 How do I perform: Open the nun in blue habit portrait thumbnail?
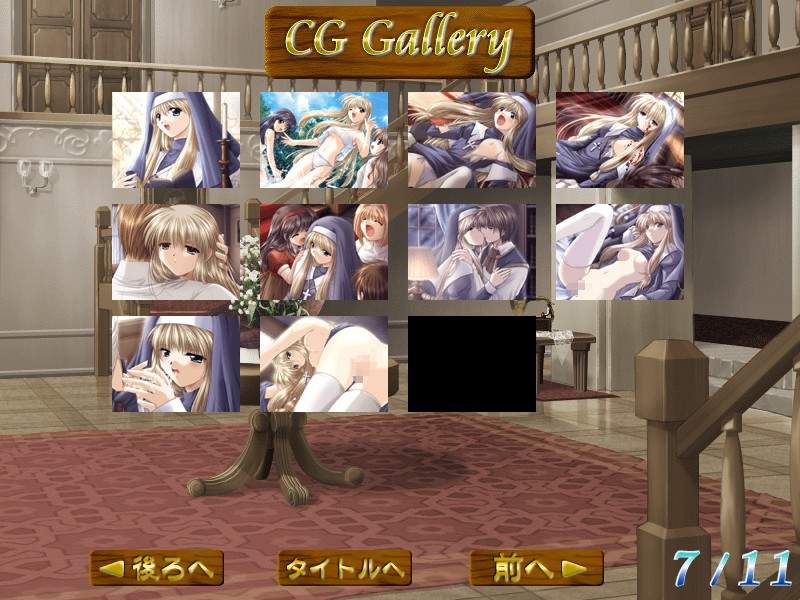[176, 140]
